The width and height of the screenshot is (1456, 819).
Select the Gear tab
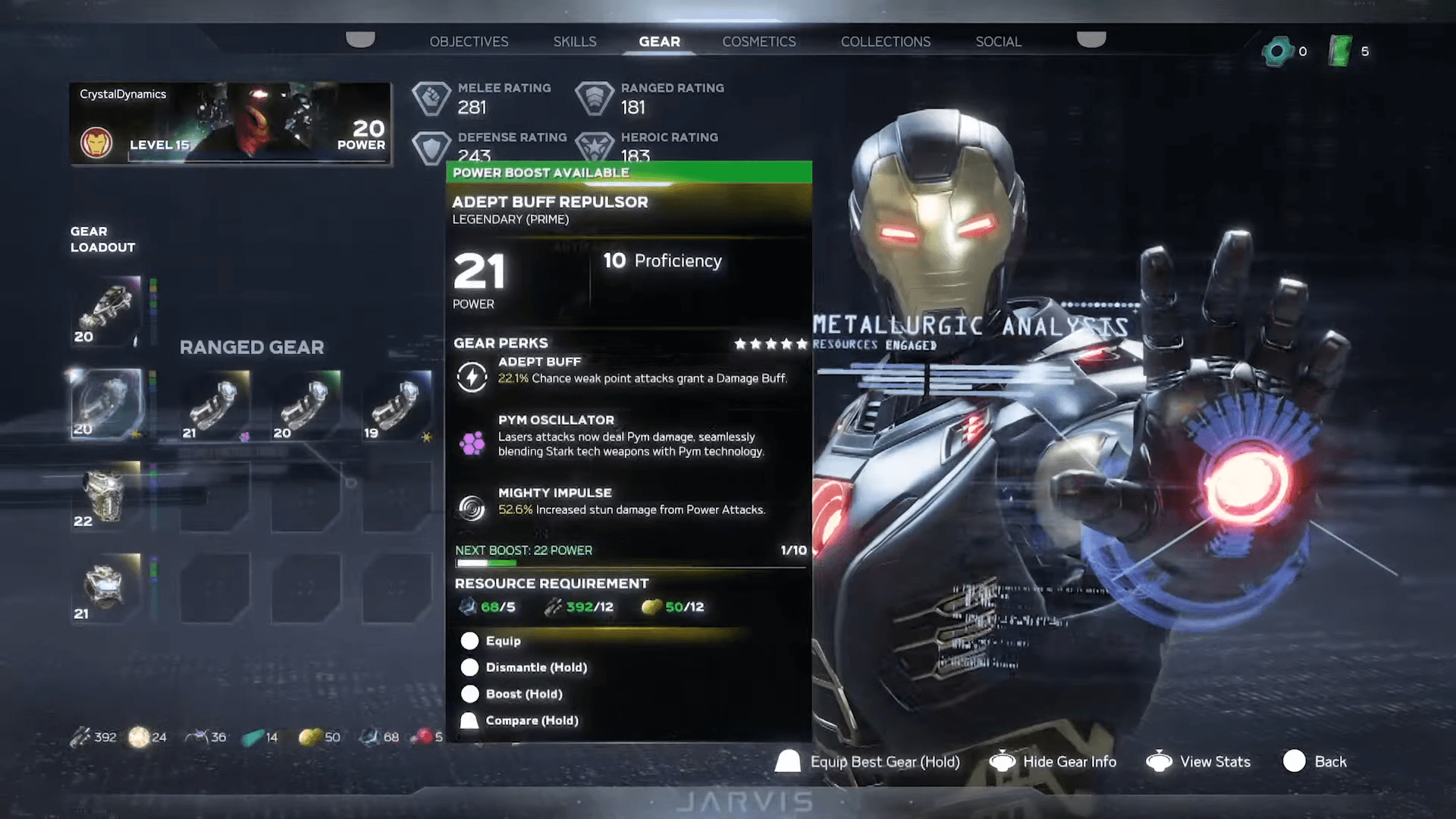(x=659, y=42)
